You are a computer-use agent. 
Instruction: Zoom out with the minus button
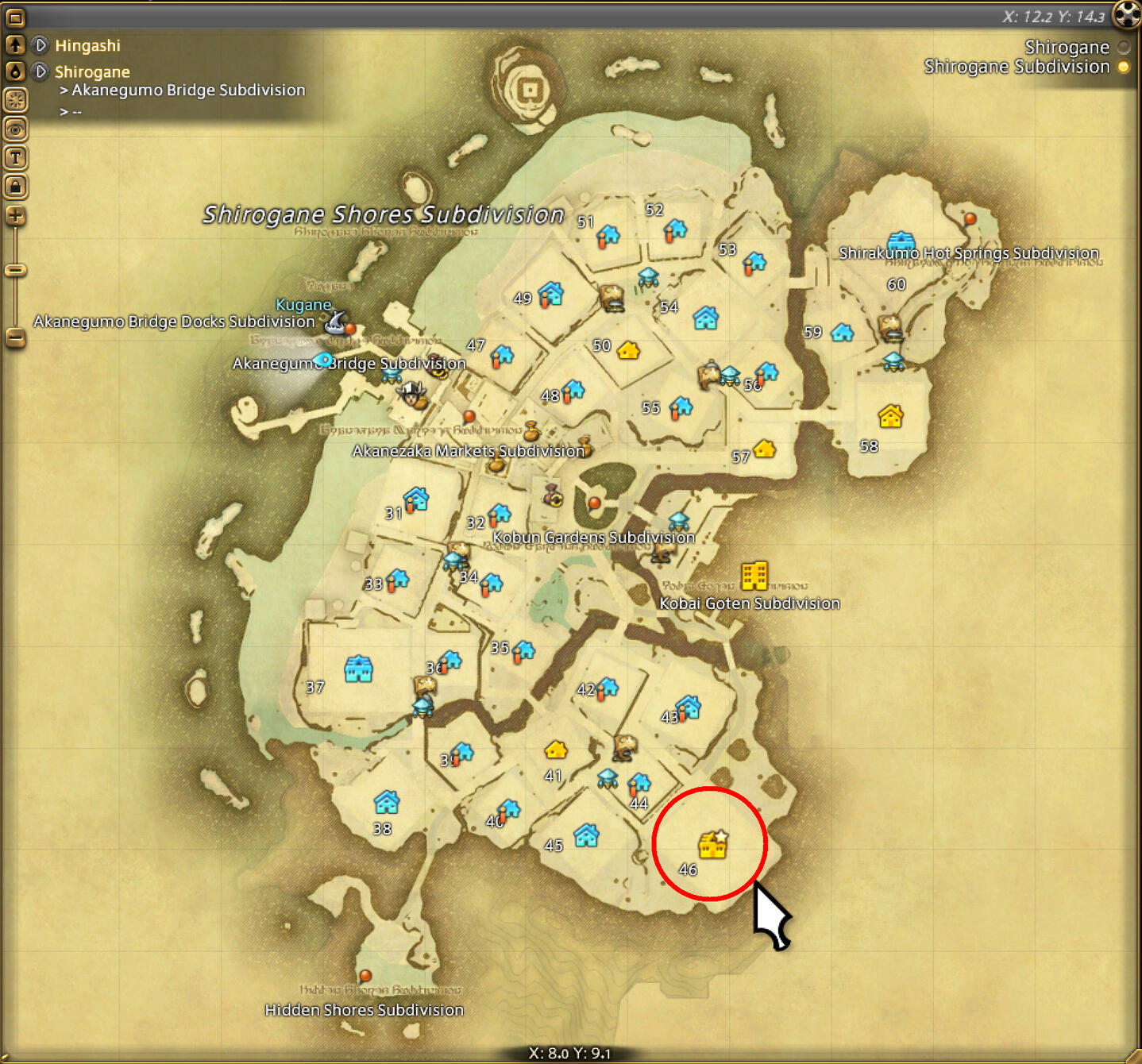[15, 337]
